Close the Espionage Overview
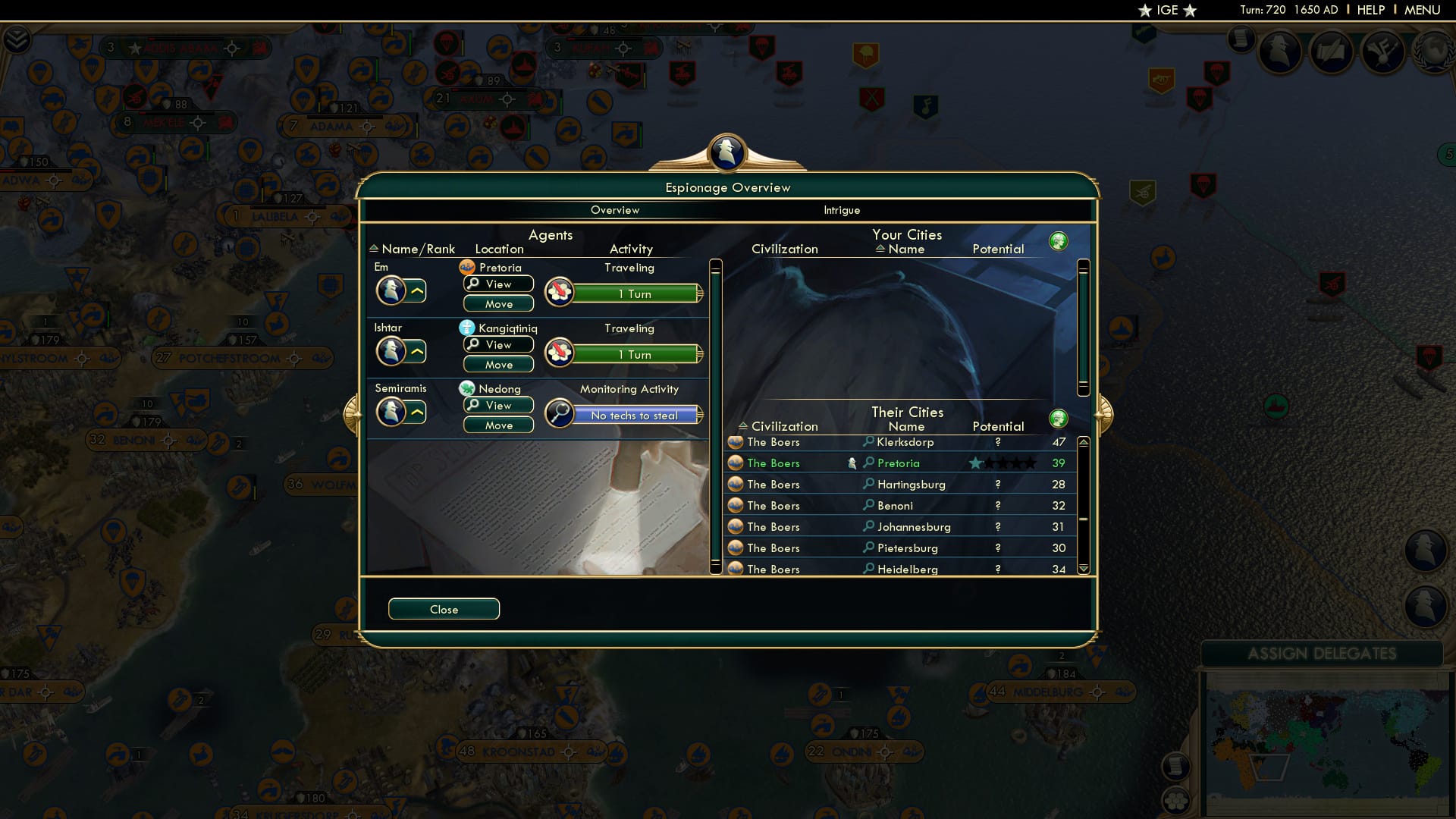The height and width of the screenshot is (819, 1456). (444, 609)
